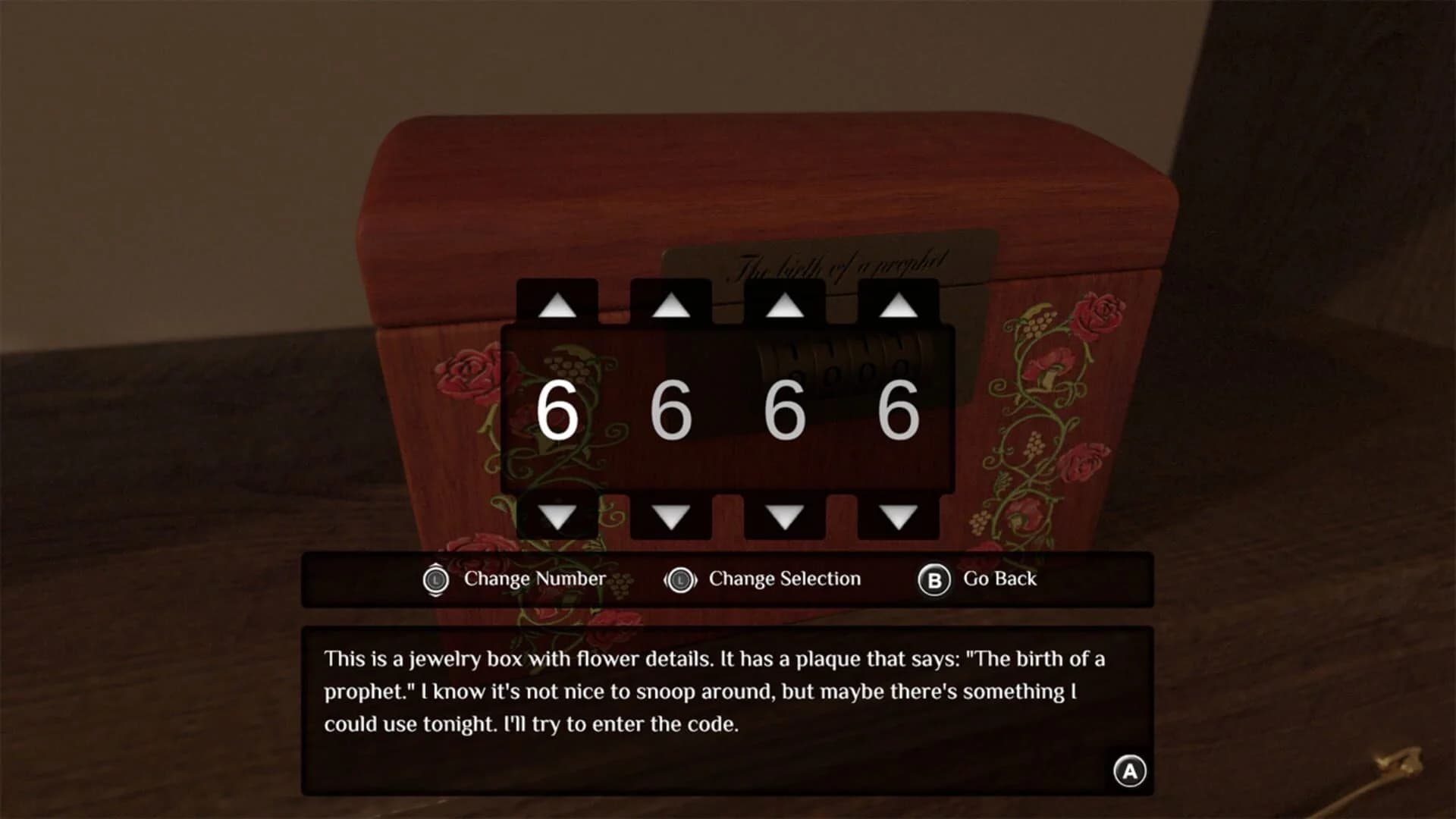Click Go Back
This screenshot has height=819, width=1456.
tap(999, 579)
